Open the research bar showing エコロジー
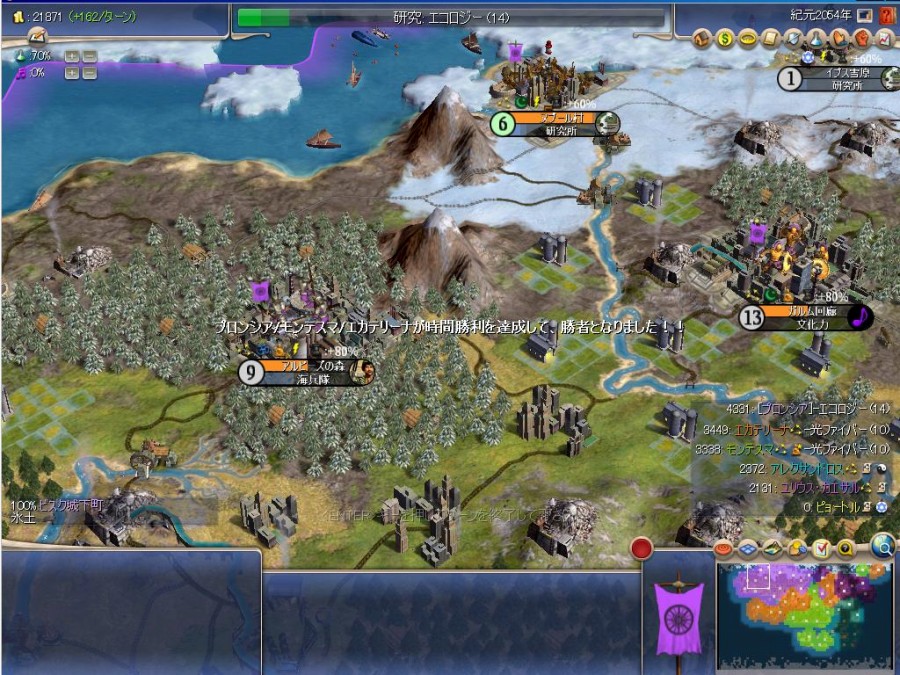This screenshot has width=900, height=675. [450, 18]
